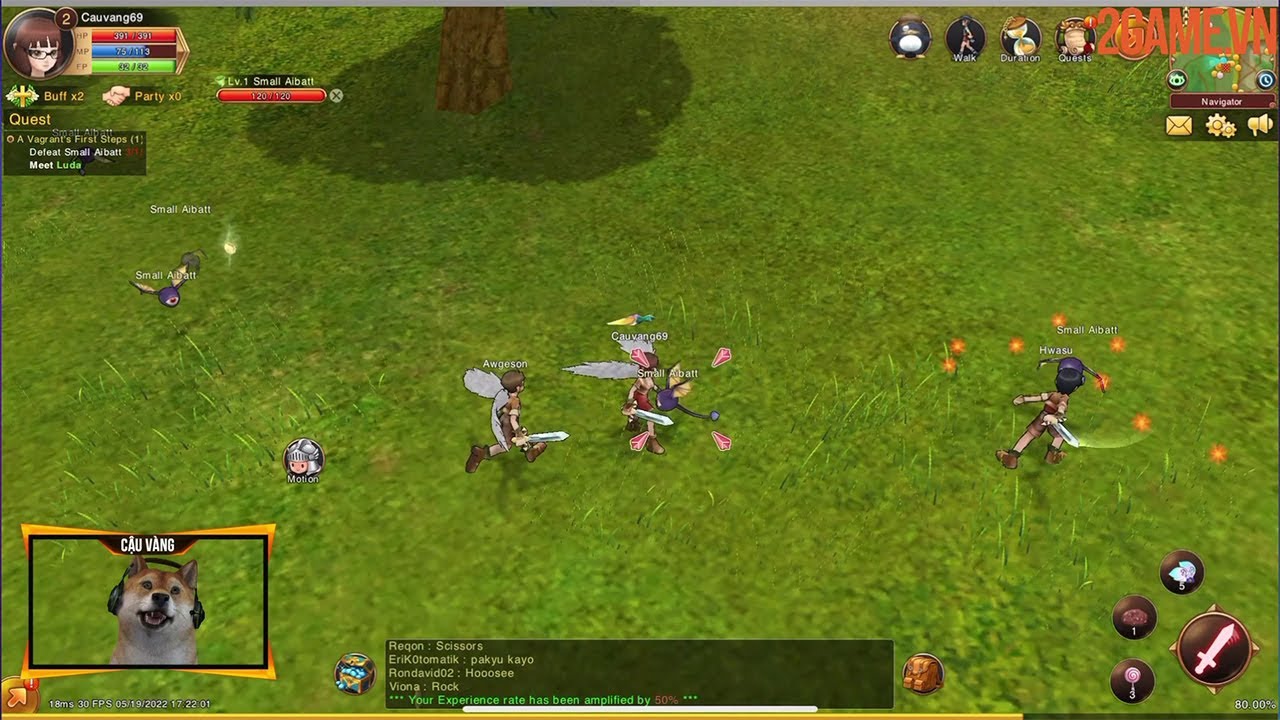1280x720 pixels.
Task: Select the Vagrant's First Steps quest entry
Action: tap(80, 139)
